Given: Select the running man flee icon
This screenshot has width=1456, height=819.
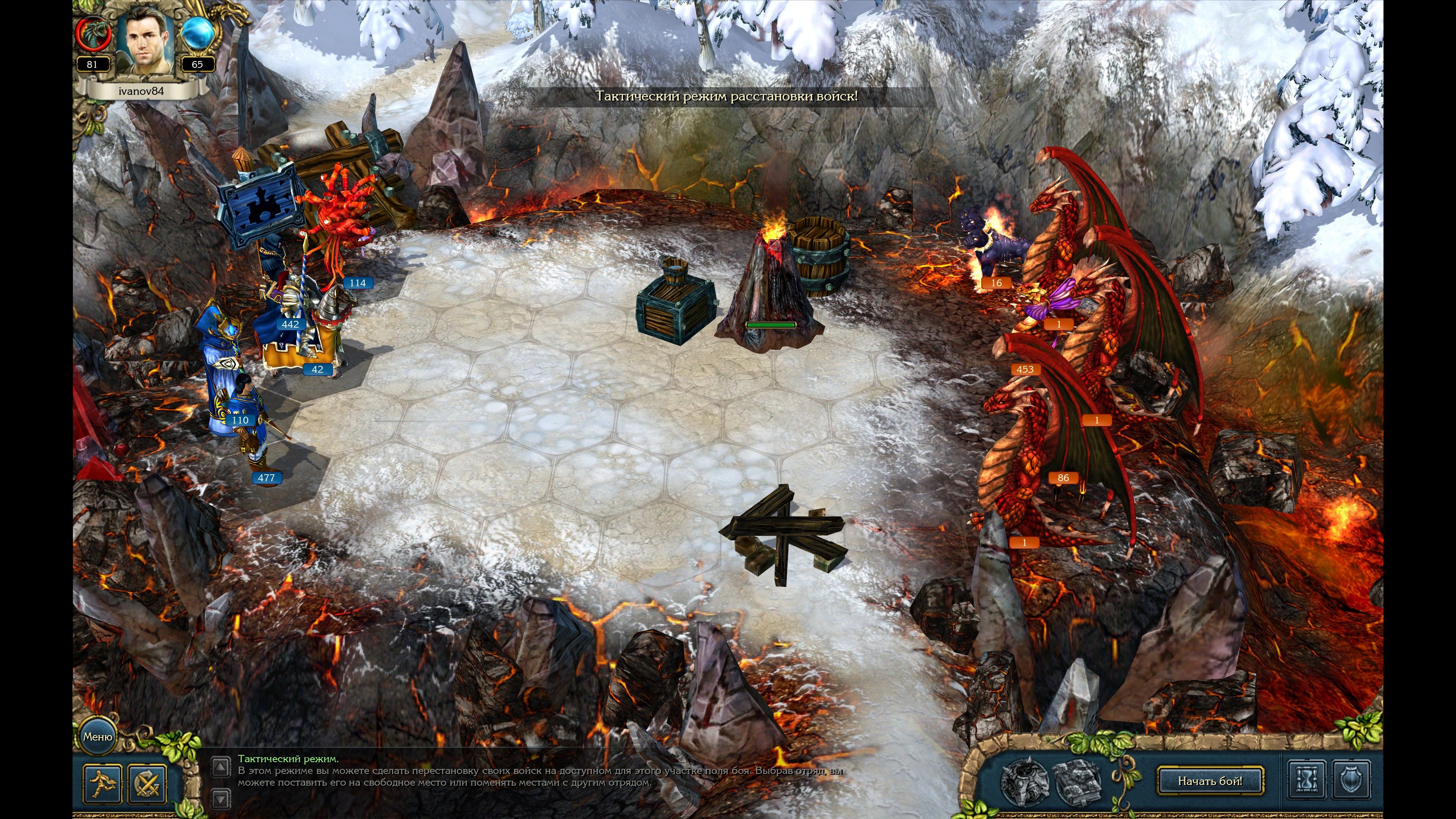Looking at the screenshot, I should [x=102, y=783].
